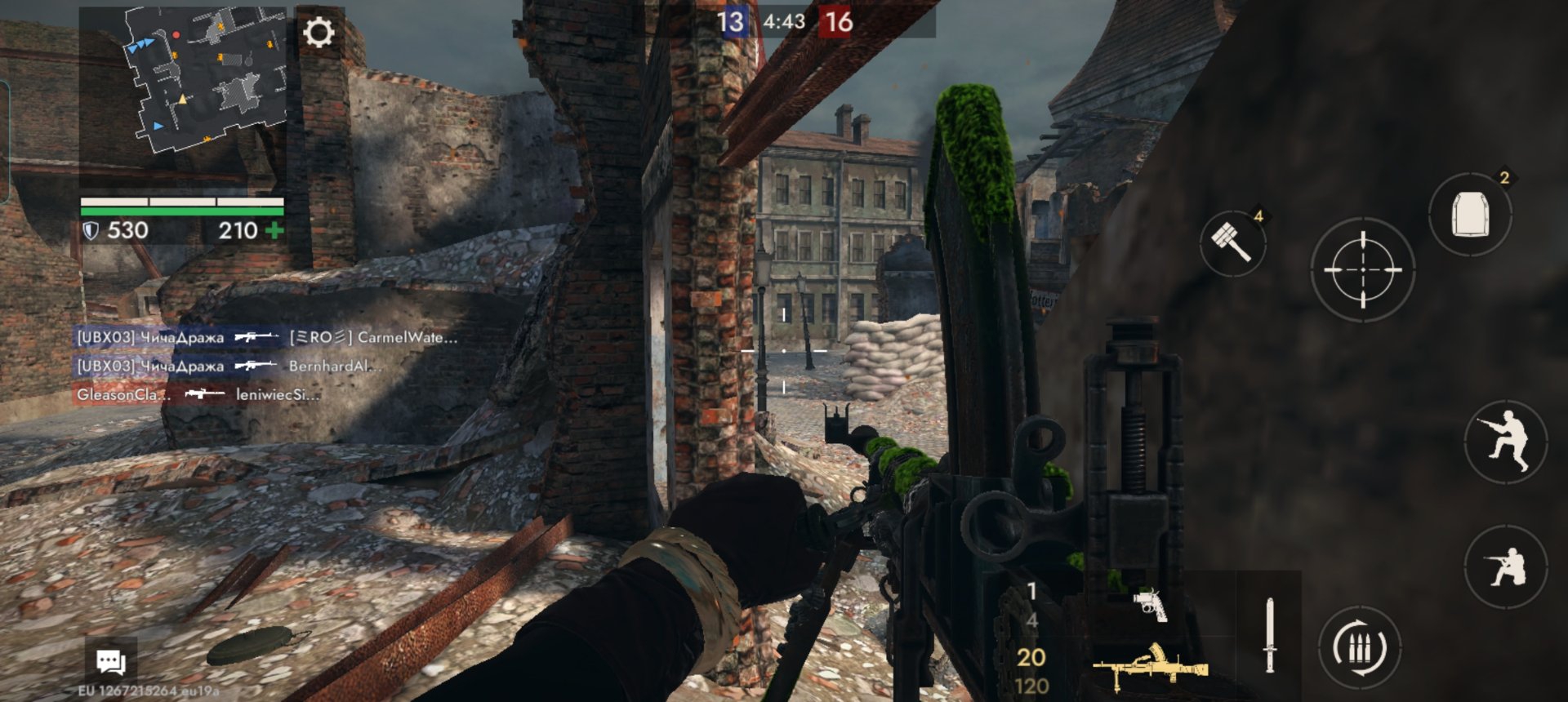Toggle crouch with the kneeling soldier button
This screenshot has width=1568, height=702.
[x=1505, y=566]
